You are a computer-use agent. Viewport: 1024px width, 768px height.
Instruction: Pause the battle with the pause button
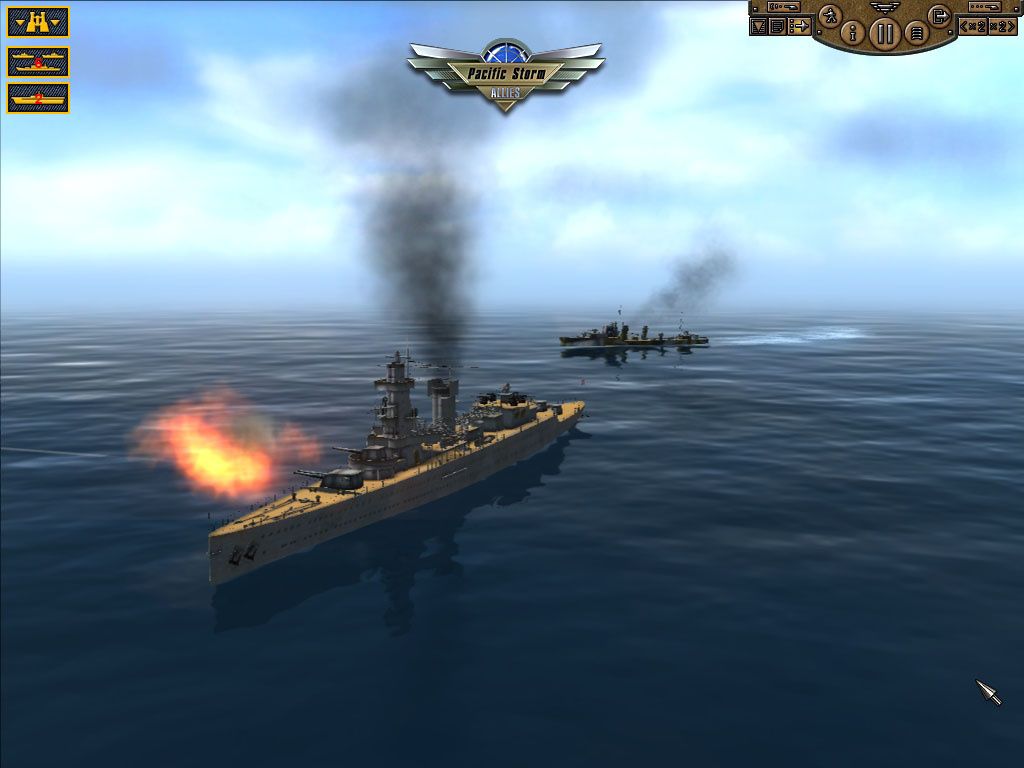(885, 33)
